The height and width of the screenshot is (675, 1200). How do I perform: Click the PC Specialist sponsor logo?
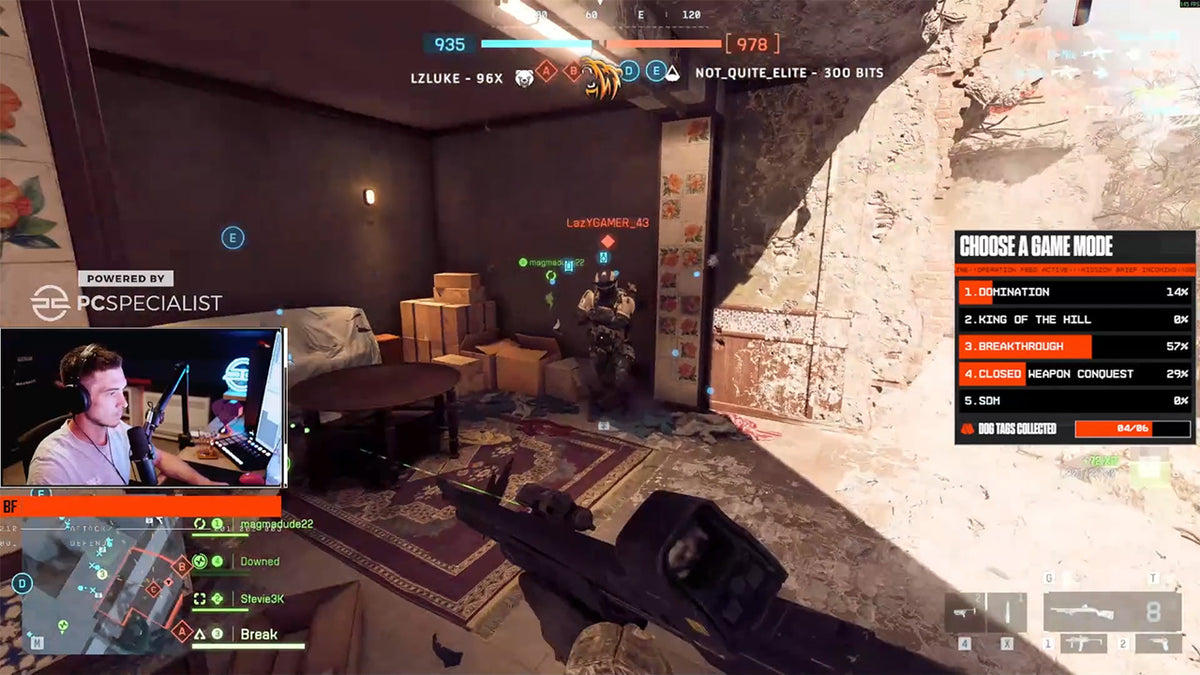[126, 301]
